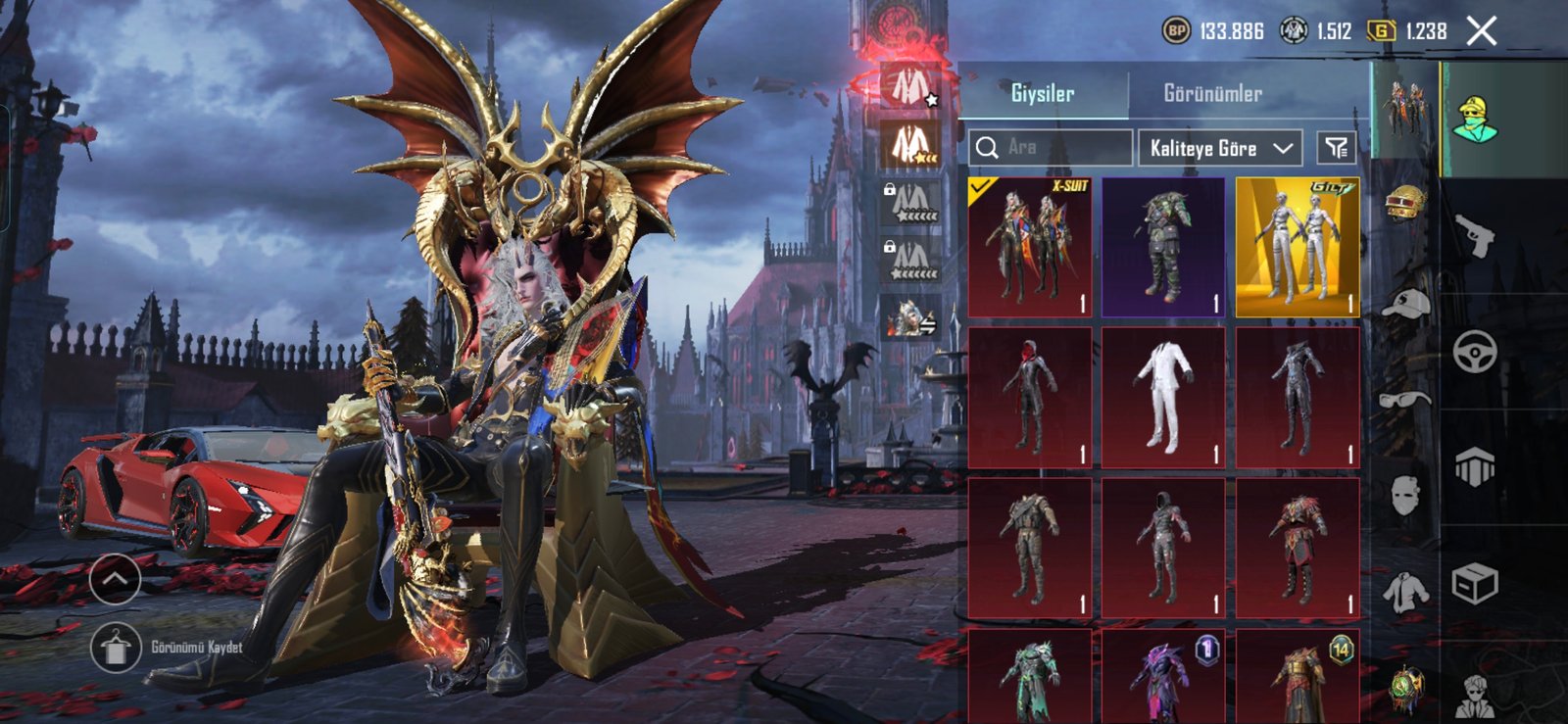
Task: Open the box crate category
Action: tap(1475, 585)
